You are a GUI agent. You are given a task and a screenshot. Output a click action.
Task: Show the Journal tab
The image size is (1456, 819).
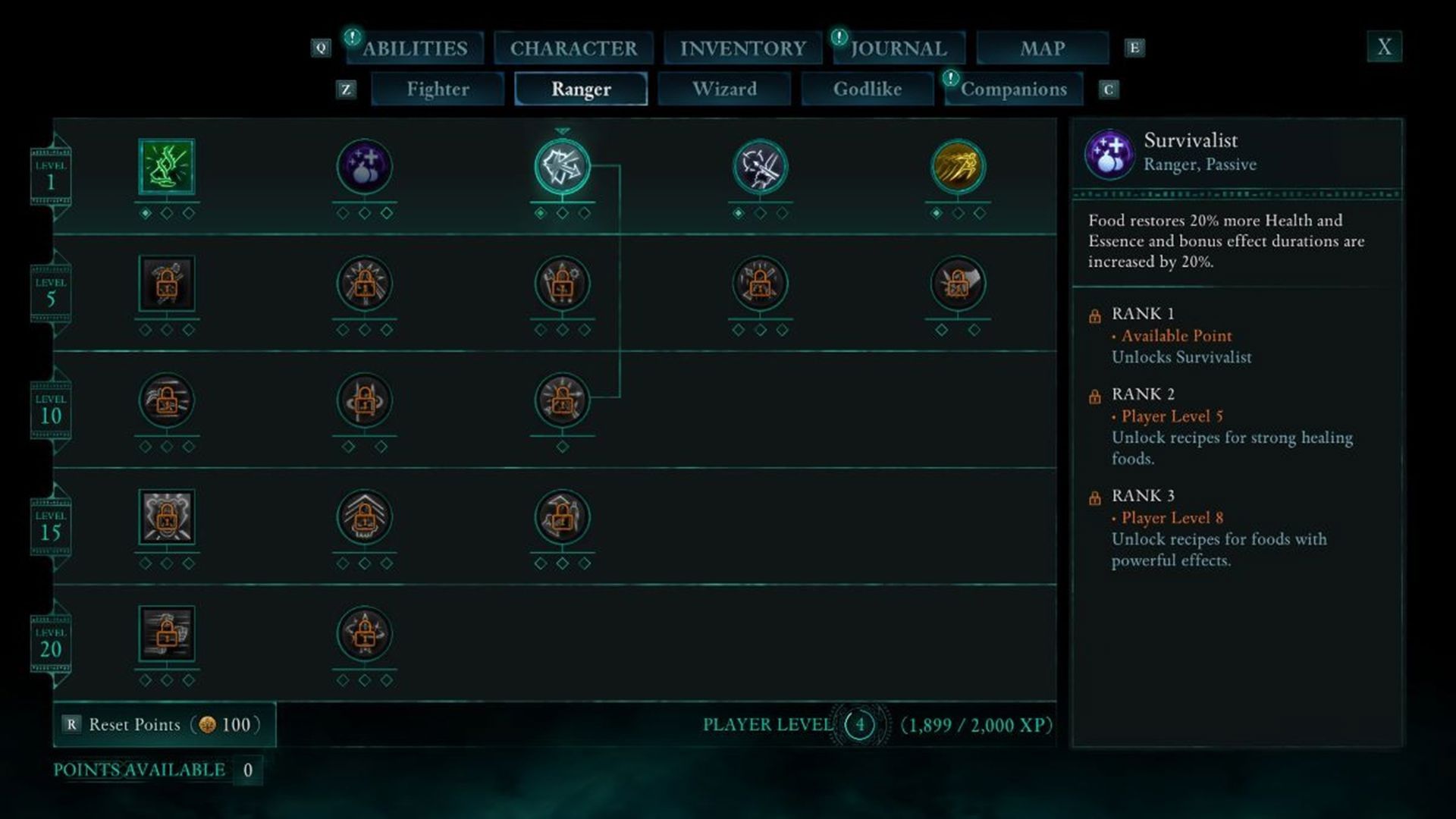899,48
